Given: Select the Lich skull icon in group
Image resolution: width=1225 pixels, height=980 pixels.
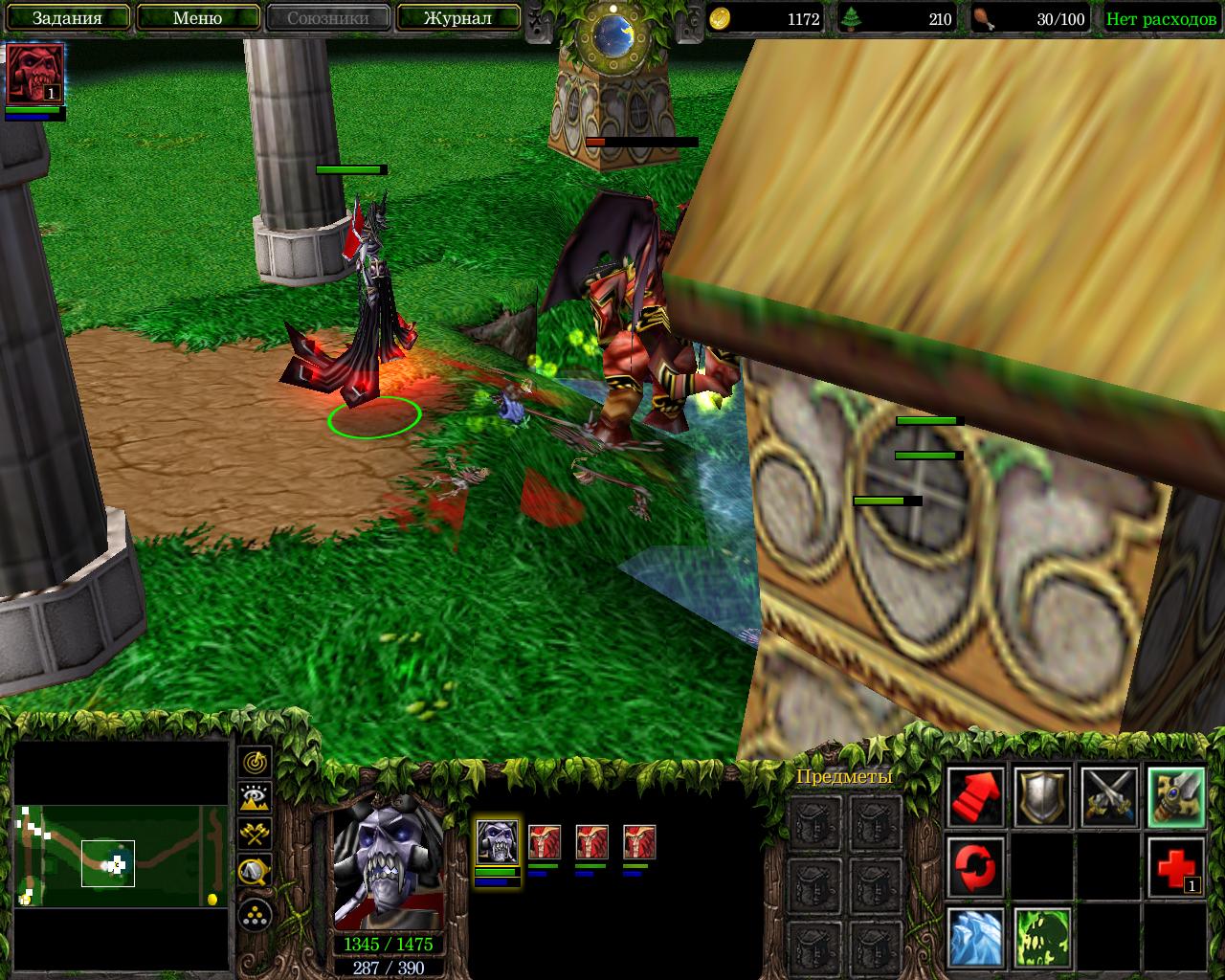Looking at the screenshot, I should coord(498,842).
